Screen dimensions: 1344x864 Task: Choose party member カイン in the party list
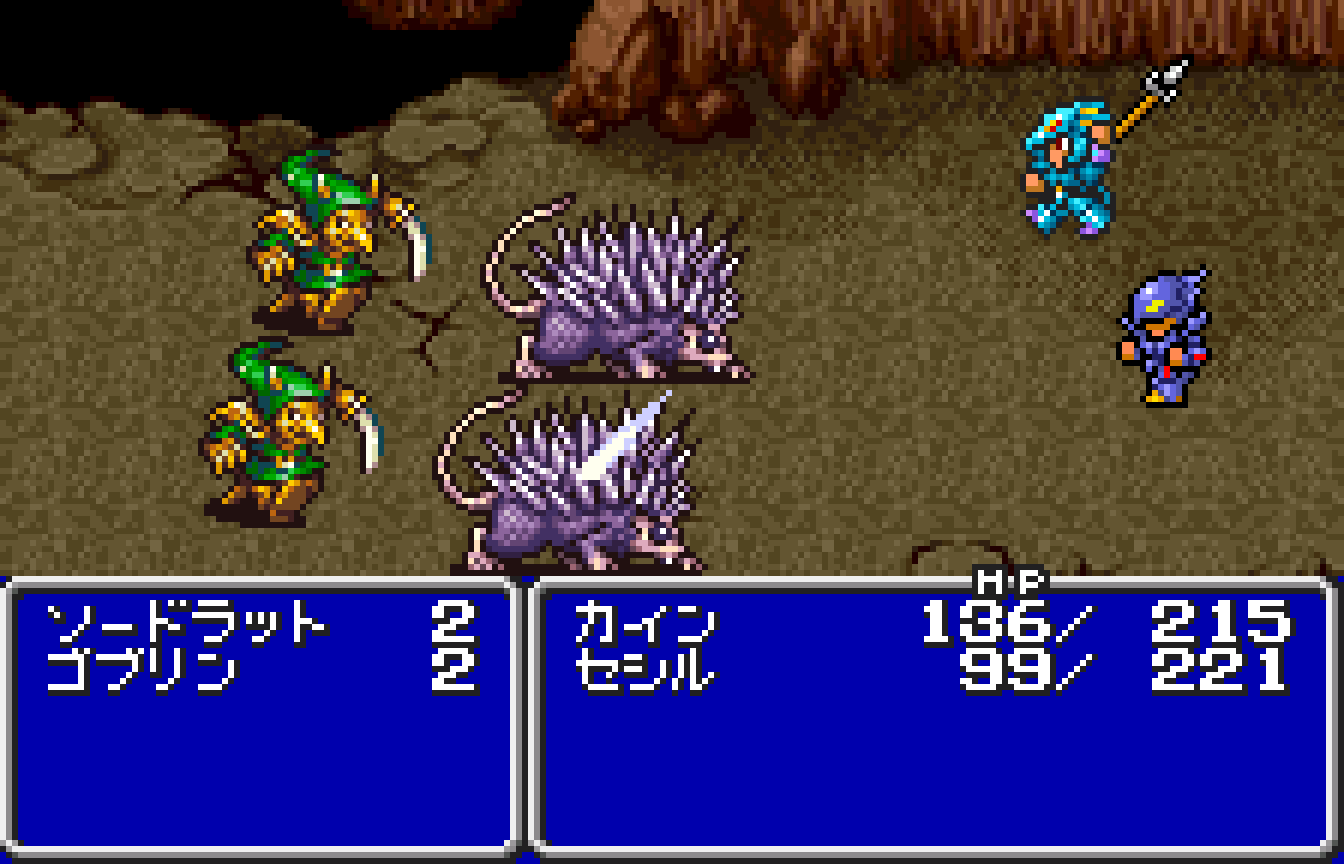645,625
